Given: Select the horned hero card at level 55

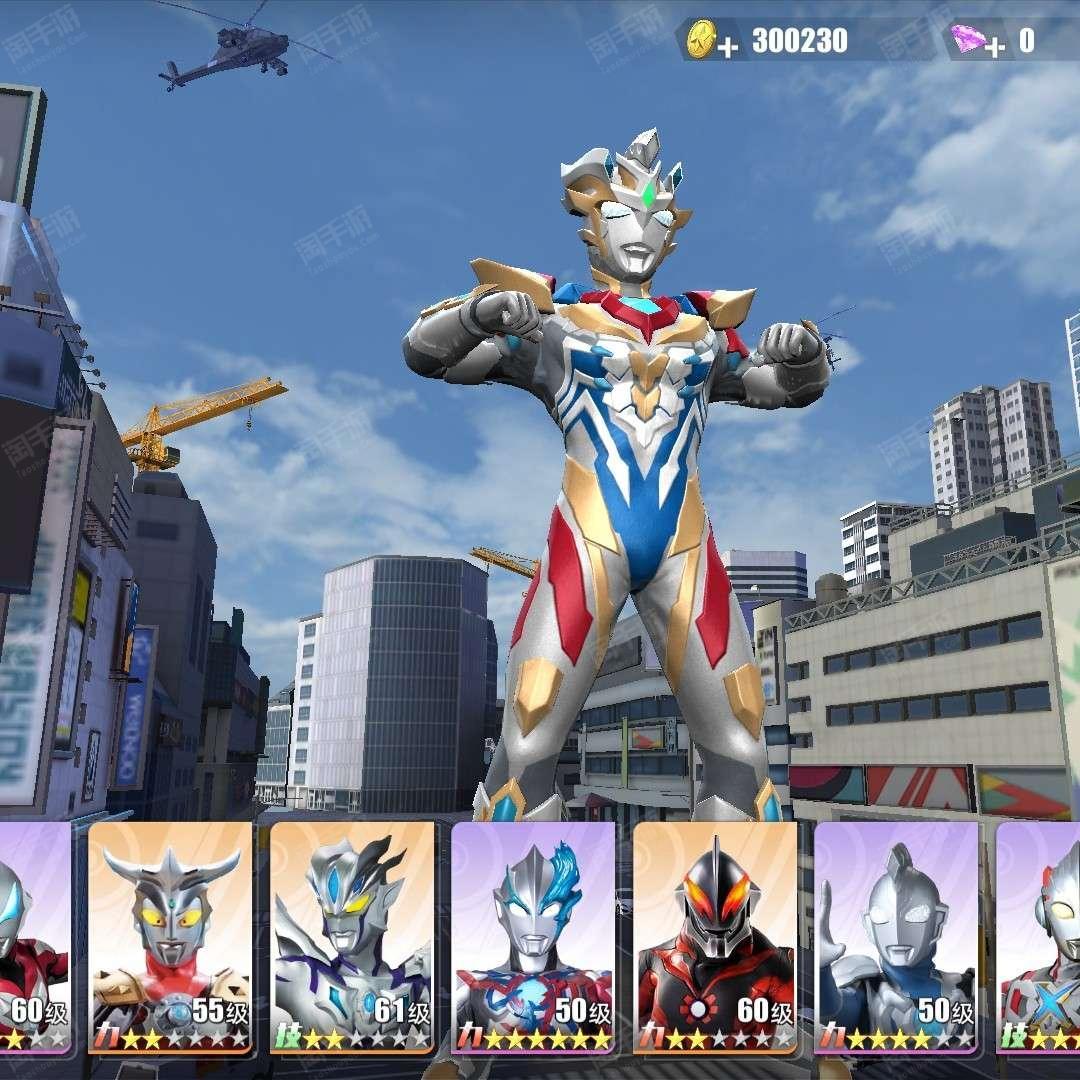Looking at the screenshot, I should pos(170,935).
